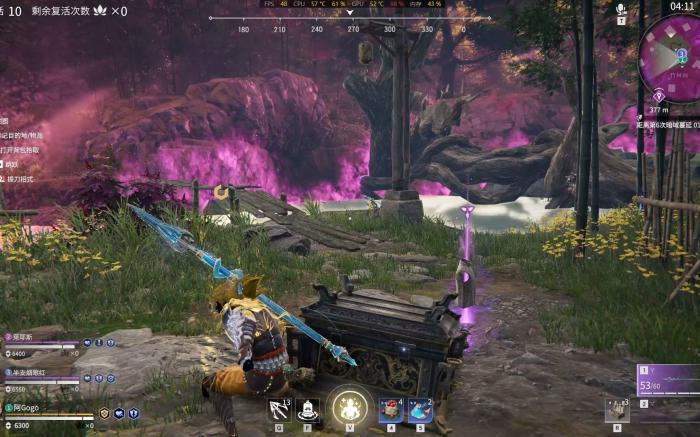Select the red consumable item slot
700x437 pixels.
coord(390,409)
